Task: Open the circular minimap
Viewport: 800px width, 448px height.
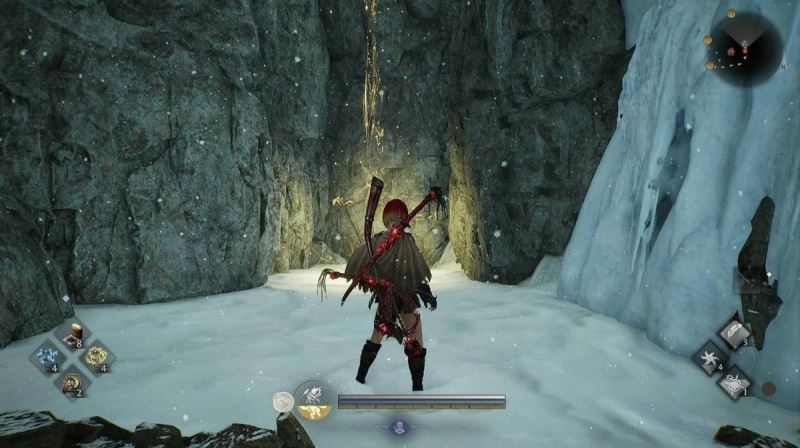Action: (x=745, y=49)
